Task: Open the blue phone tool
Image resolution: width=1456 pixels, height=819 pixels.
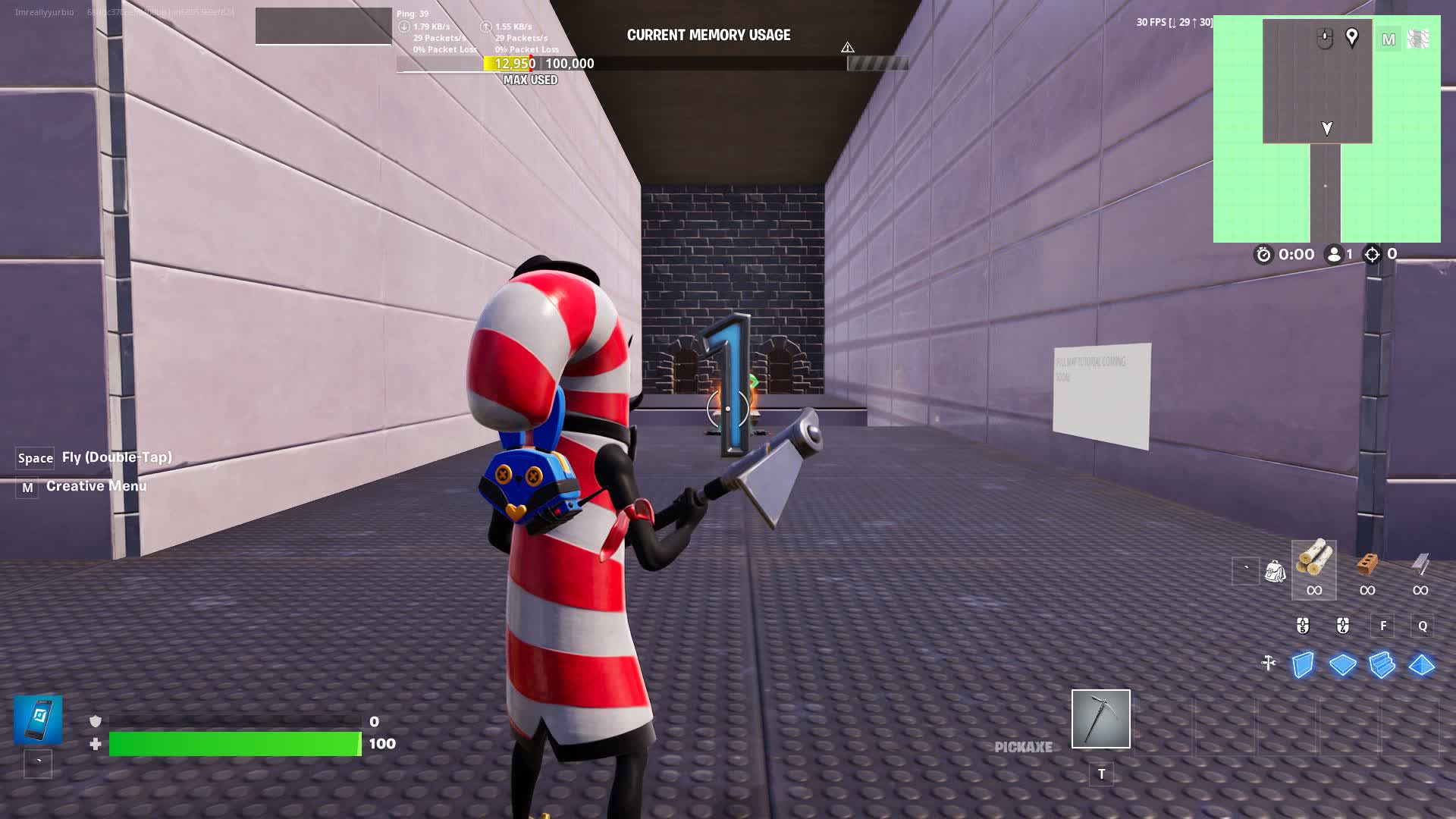Action: point(38,719)
